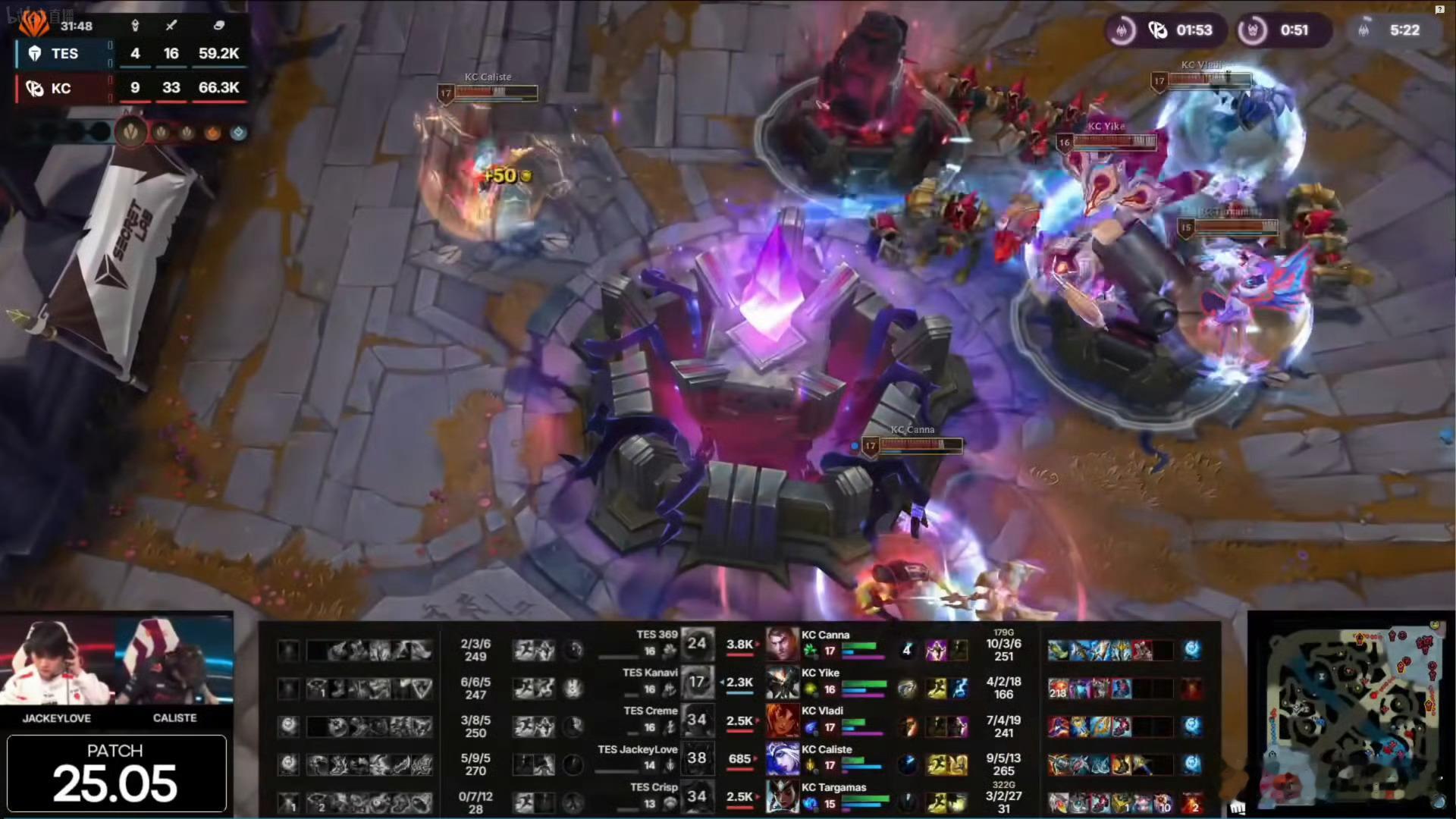This screenshot has width=1456, height=819.
Task: Select KC Canna's champion portrait
Action: [x=782, y=643]
